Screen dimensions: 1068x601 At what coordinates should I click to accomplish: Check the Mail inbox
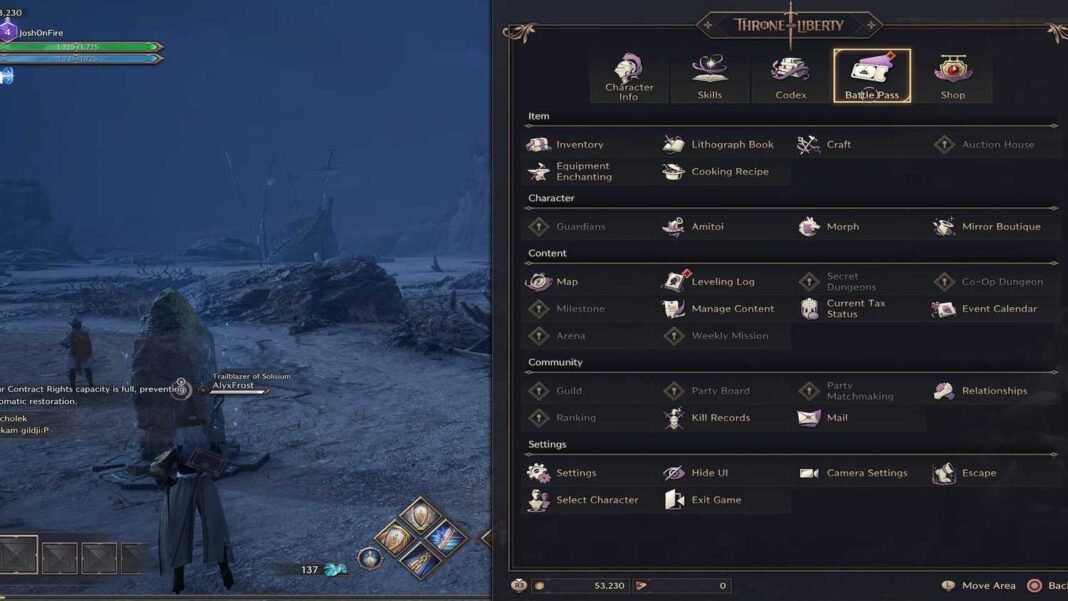(836, 418)
